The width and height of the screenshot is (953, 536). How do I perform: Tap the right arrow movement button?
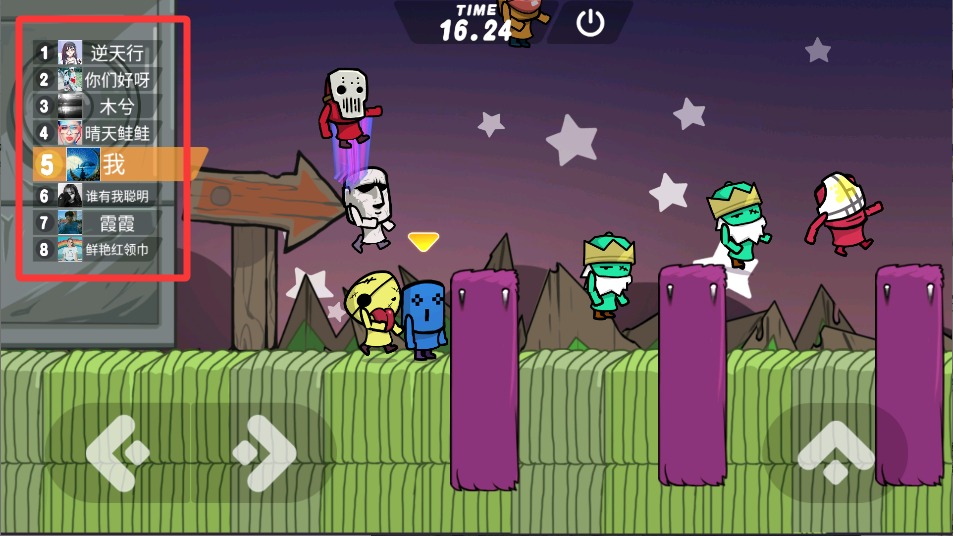[x=263, y=454]
